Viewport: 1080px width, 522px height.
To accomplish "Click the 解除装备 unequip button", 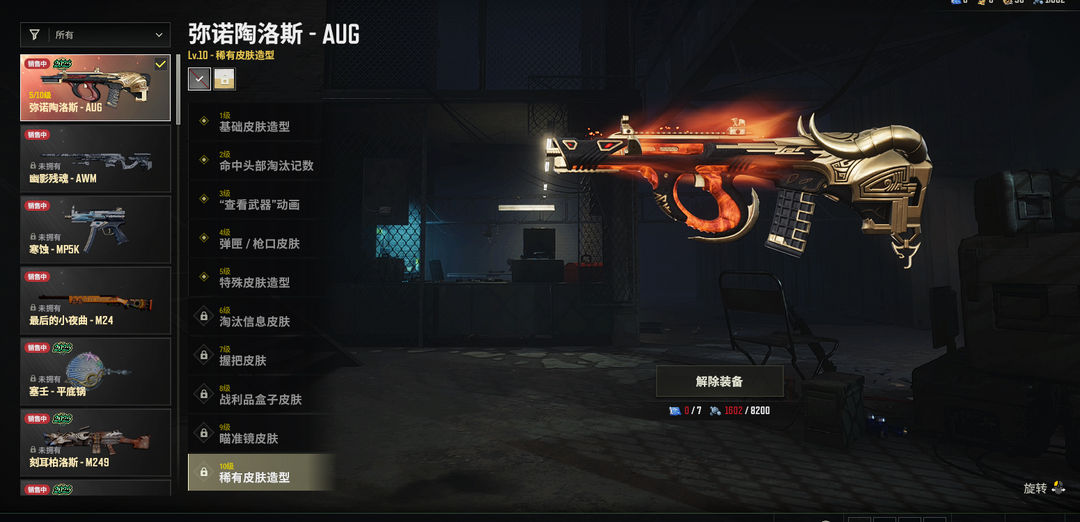I will tap(719, 381).
